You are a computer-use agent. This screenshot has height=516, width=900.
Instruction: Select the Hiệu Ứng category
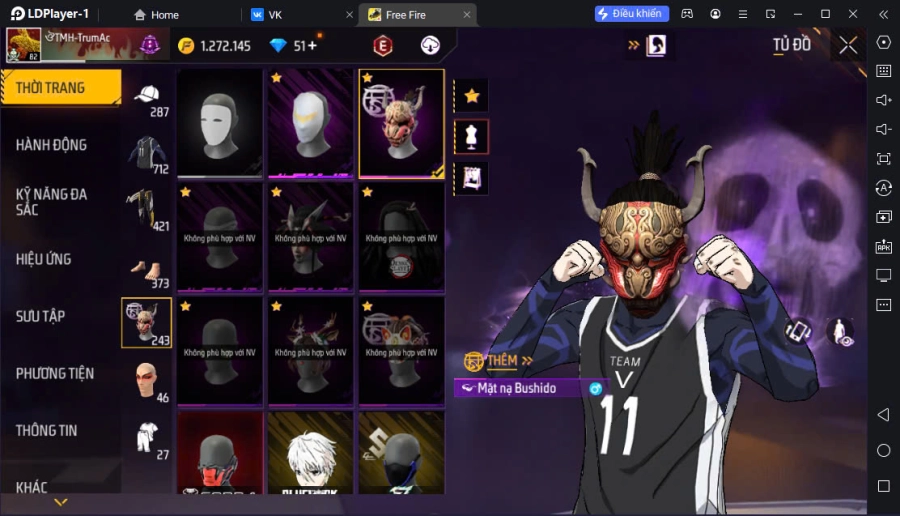coord(44,259)
